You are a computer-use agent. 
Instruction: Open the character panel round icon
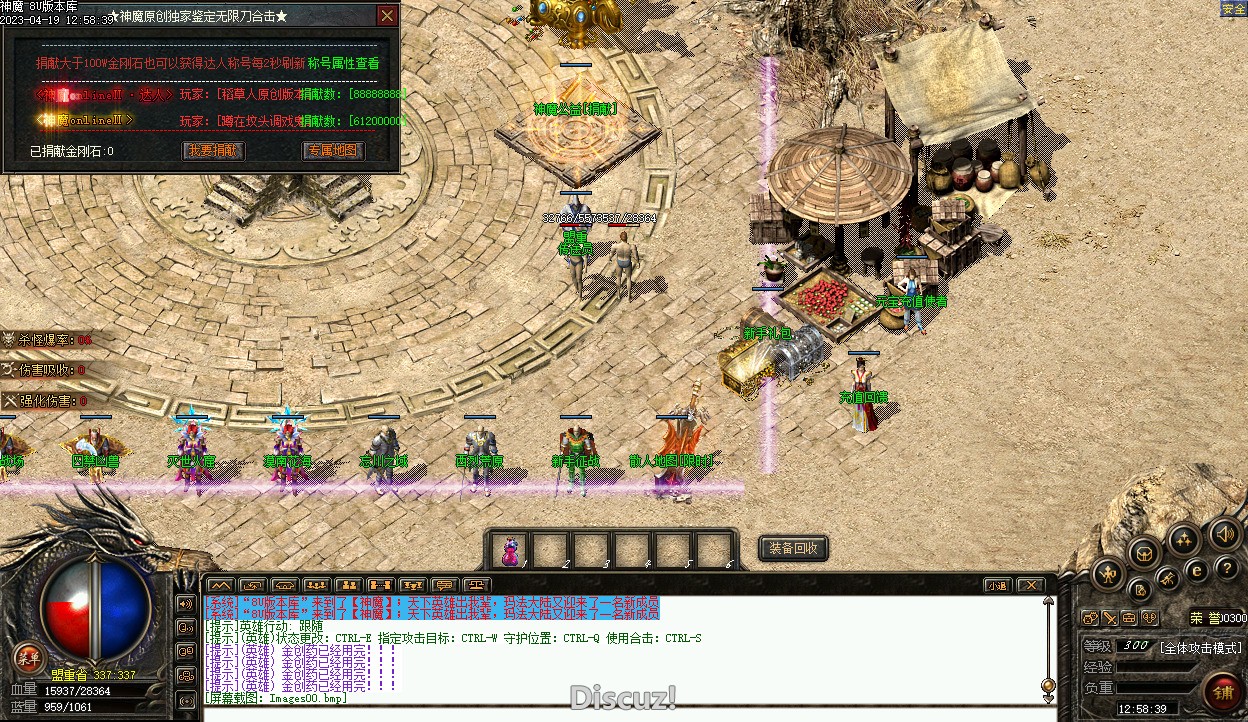point(1109,574)
